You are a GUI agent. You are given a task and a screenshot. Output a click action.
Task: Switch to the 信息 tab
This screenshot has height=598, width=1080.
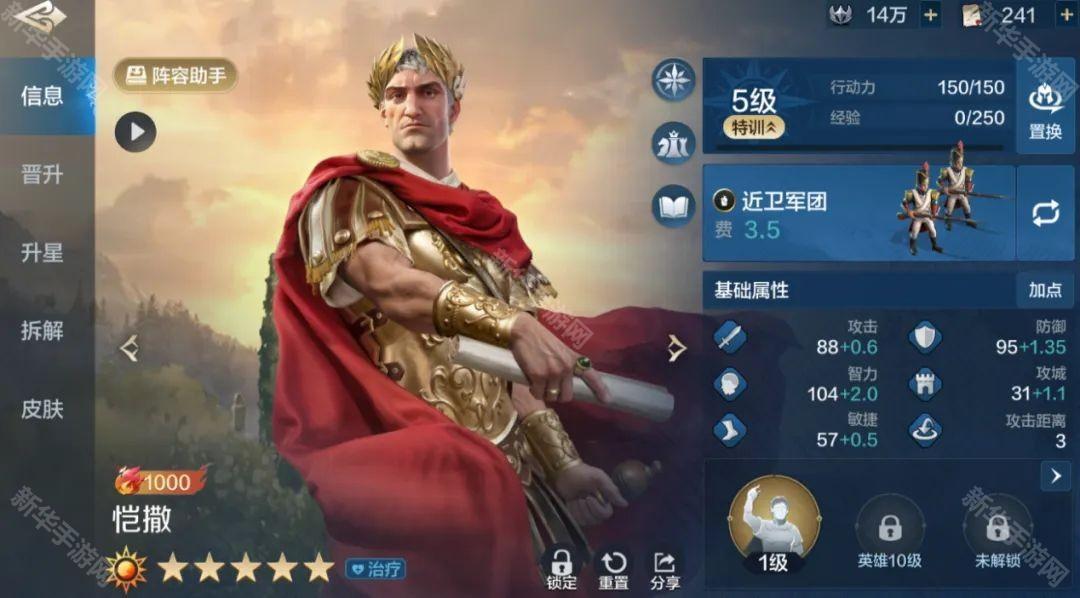click(x=42, y=96)
